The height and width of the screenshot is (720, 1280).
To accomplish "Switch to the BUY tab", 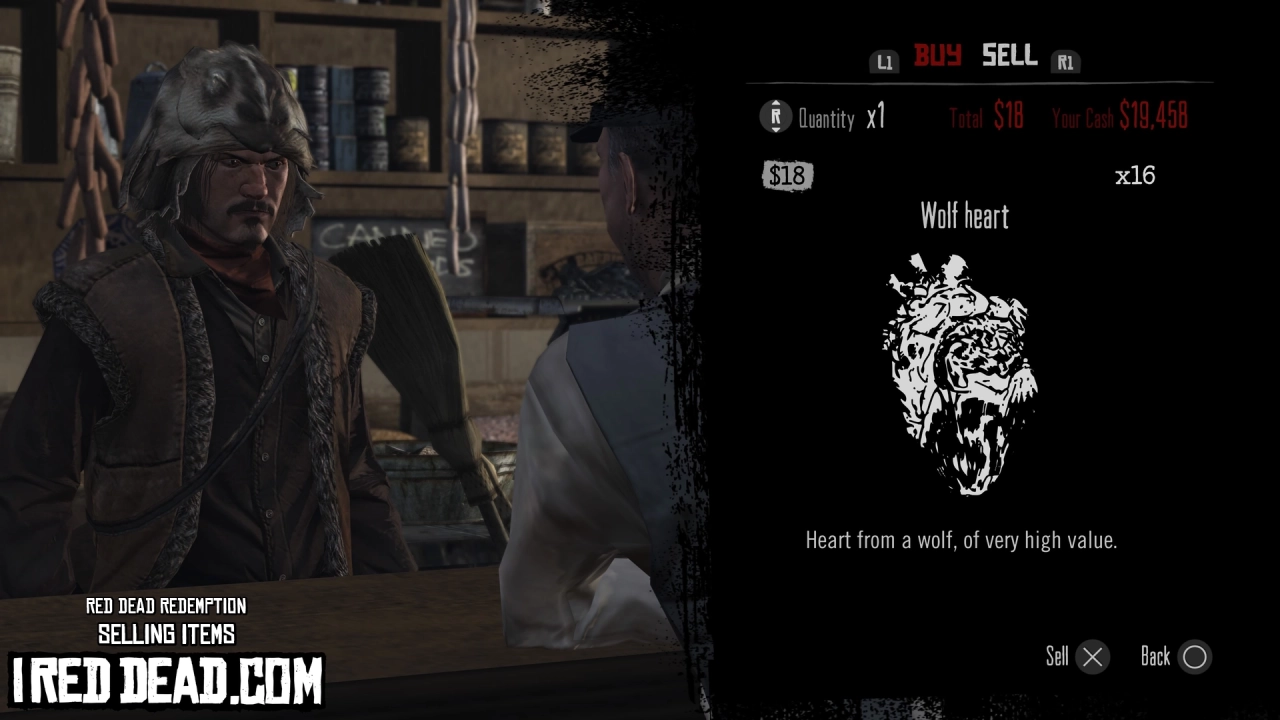I will 941,57.
